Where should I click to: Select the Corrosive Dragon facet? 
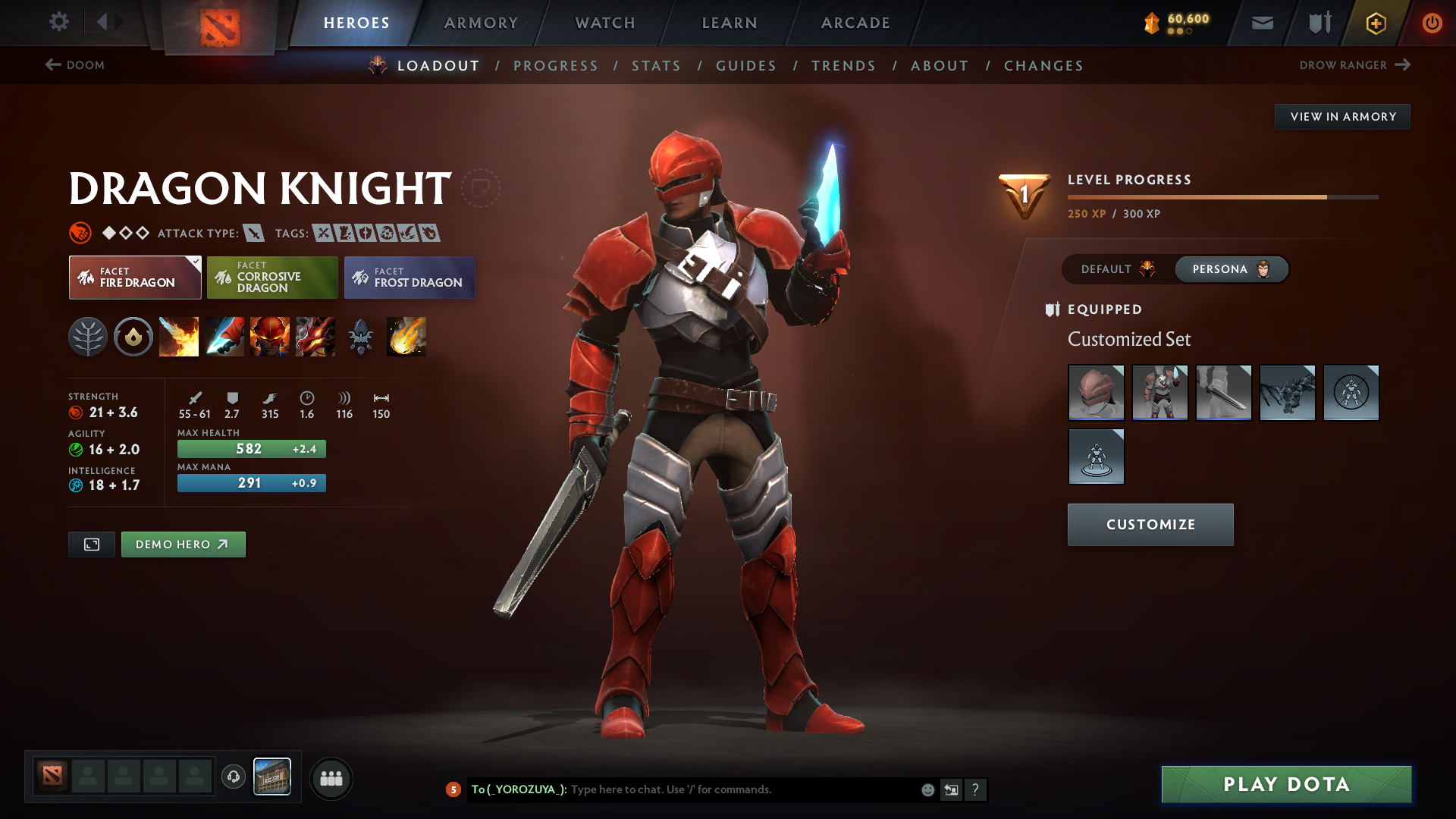tap(272, 278)
